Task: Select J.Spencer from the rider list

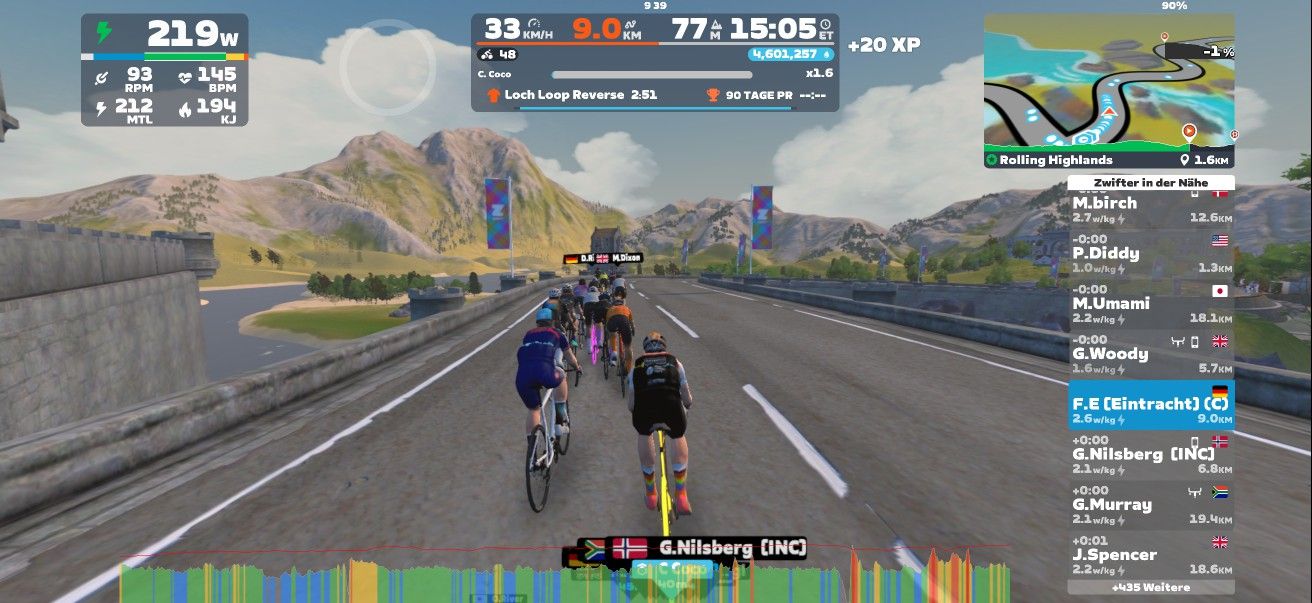Action: tap(1150, 555)
